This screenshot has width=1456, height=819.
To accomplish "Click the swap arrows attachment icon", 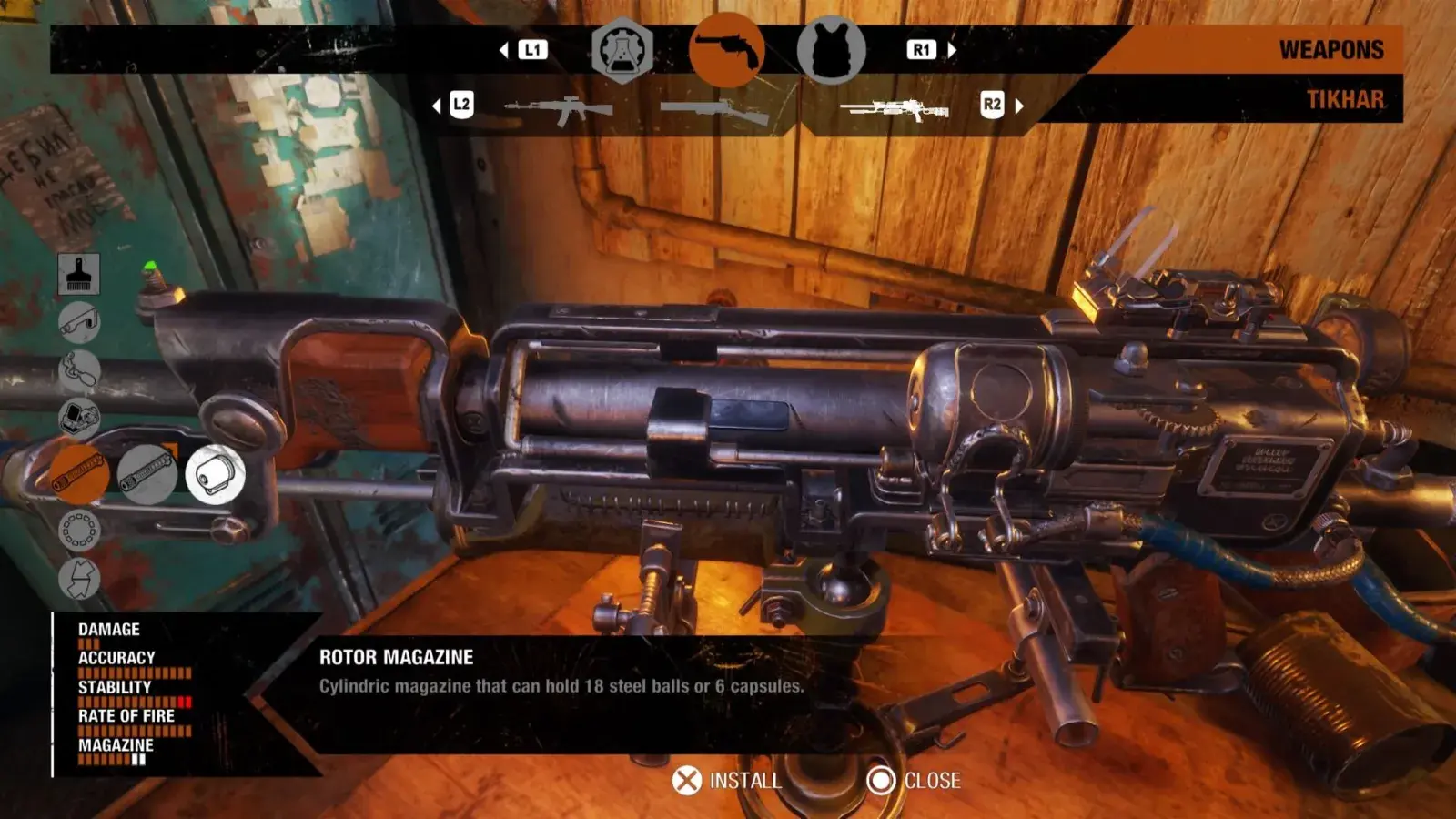I will (79, 579).
